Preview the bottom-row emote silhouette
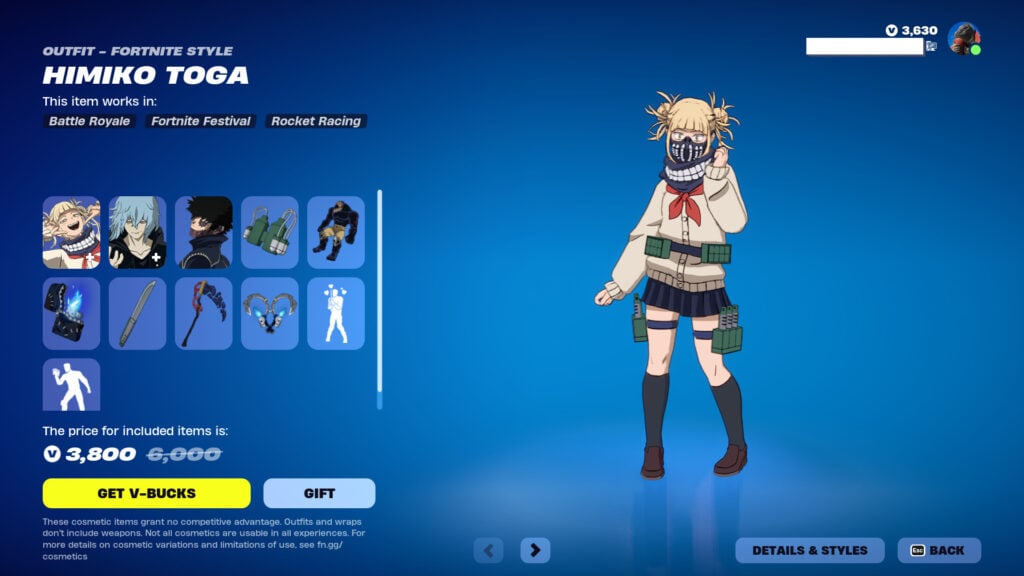This screenshot has width=1024, height=576. (71, 385)
